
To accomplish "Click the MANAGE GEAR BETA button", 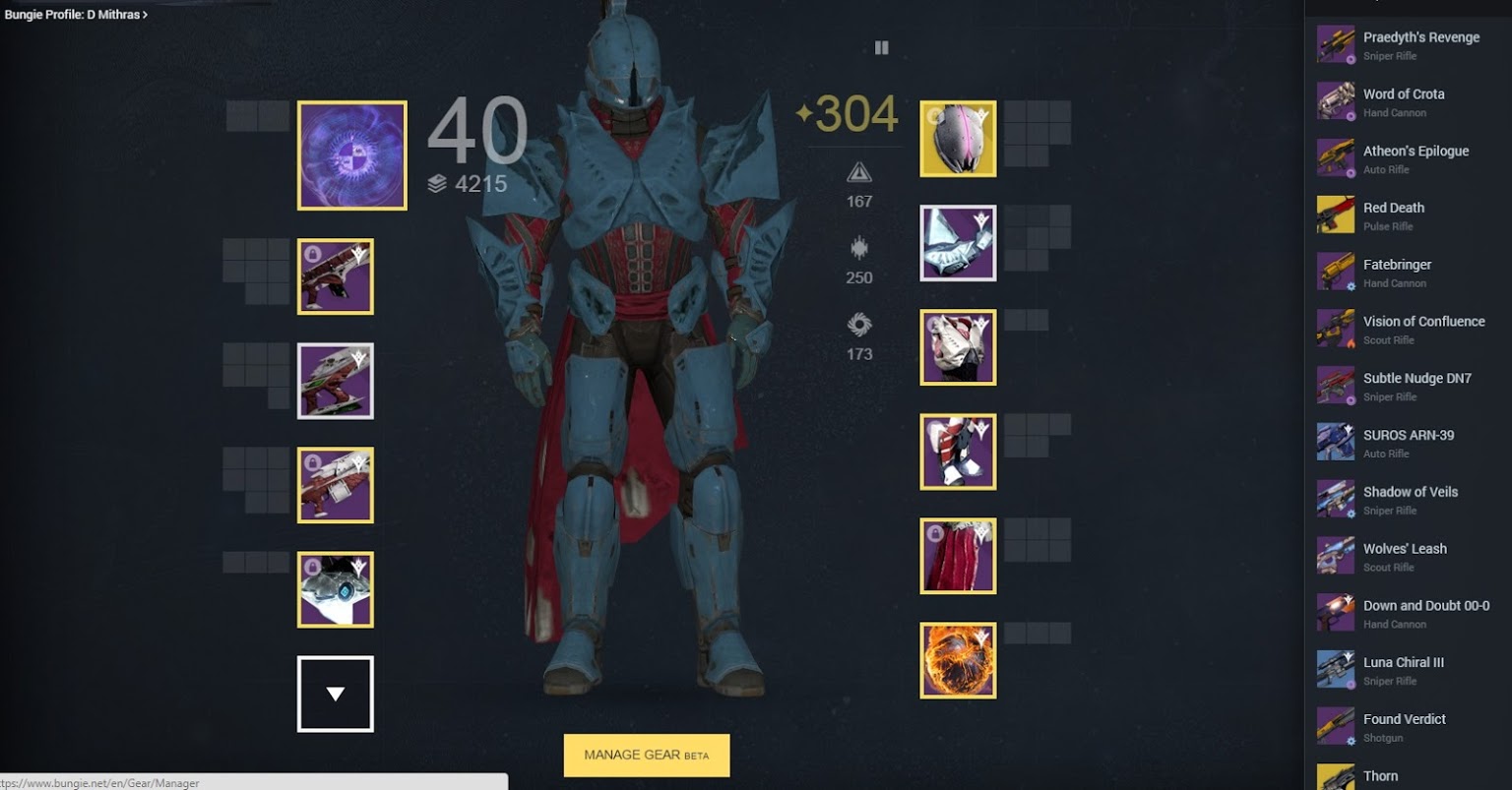I will click(646, 755).
